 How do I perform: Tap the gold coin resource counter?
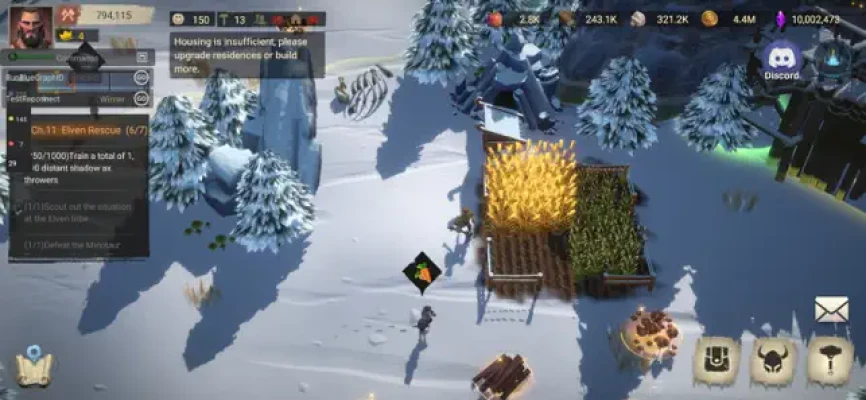[729, 18]
